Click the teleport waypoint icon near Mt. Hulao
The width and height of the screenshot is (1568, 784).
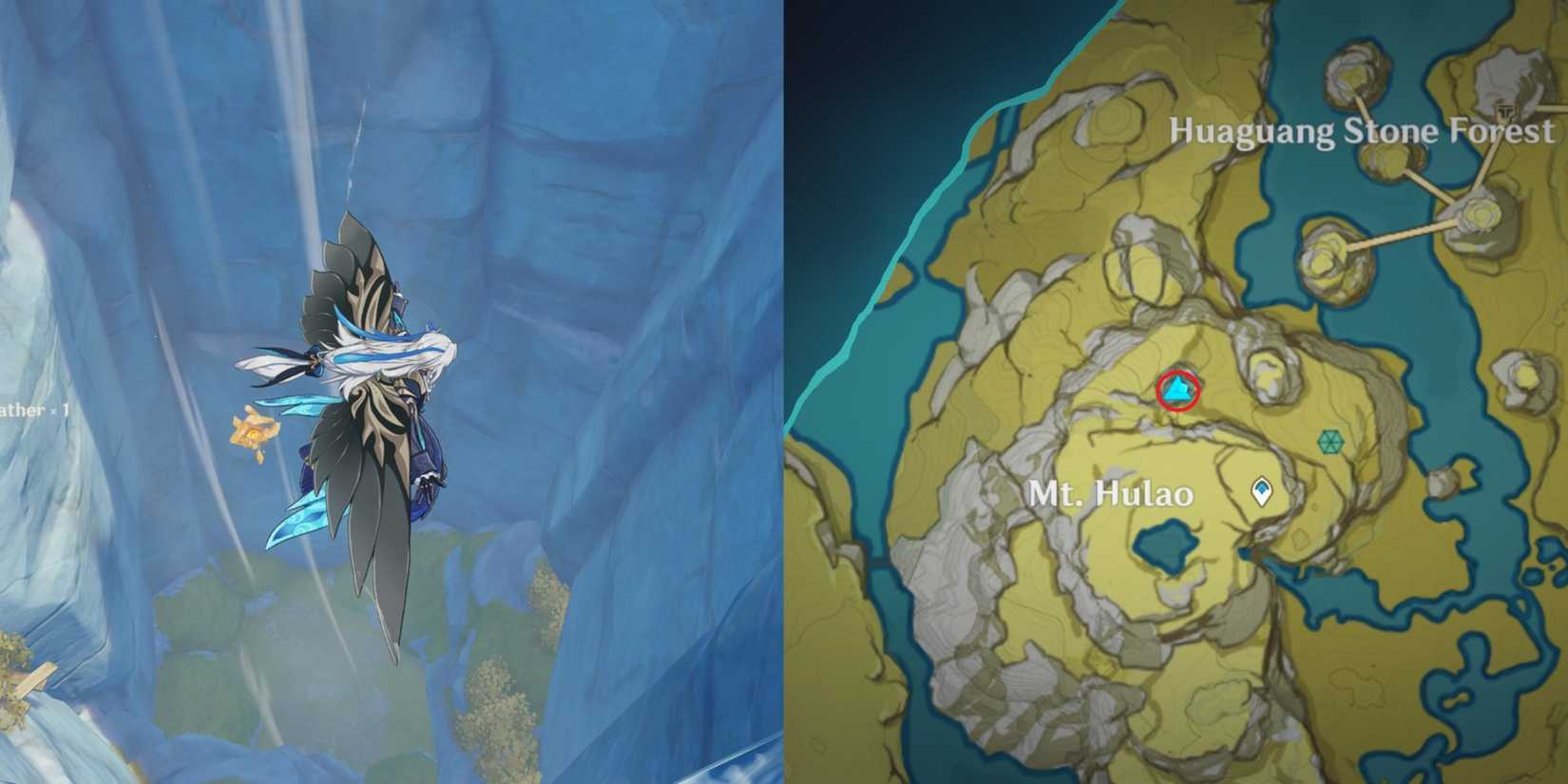[1261, 490]
